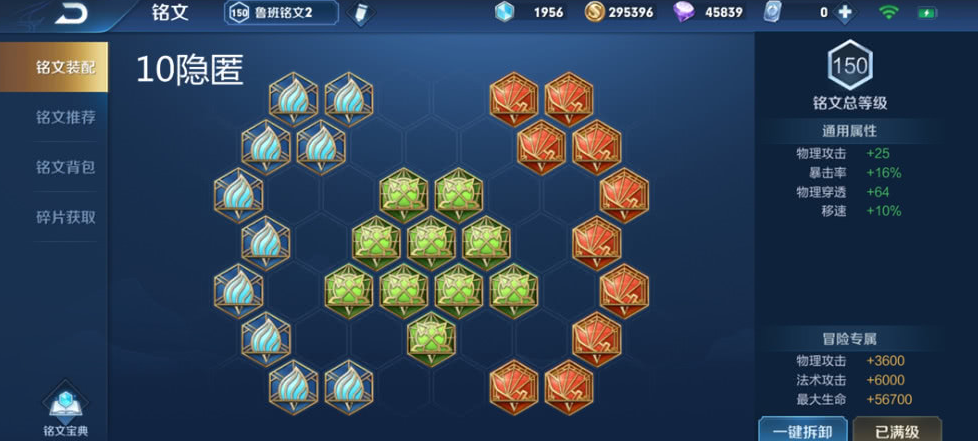Click the blue rune fragment currency icon

[505, 13]
